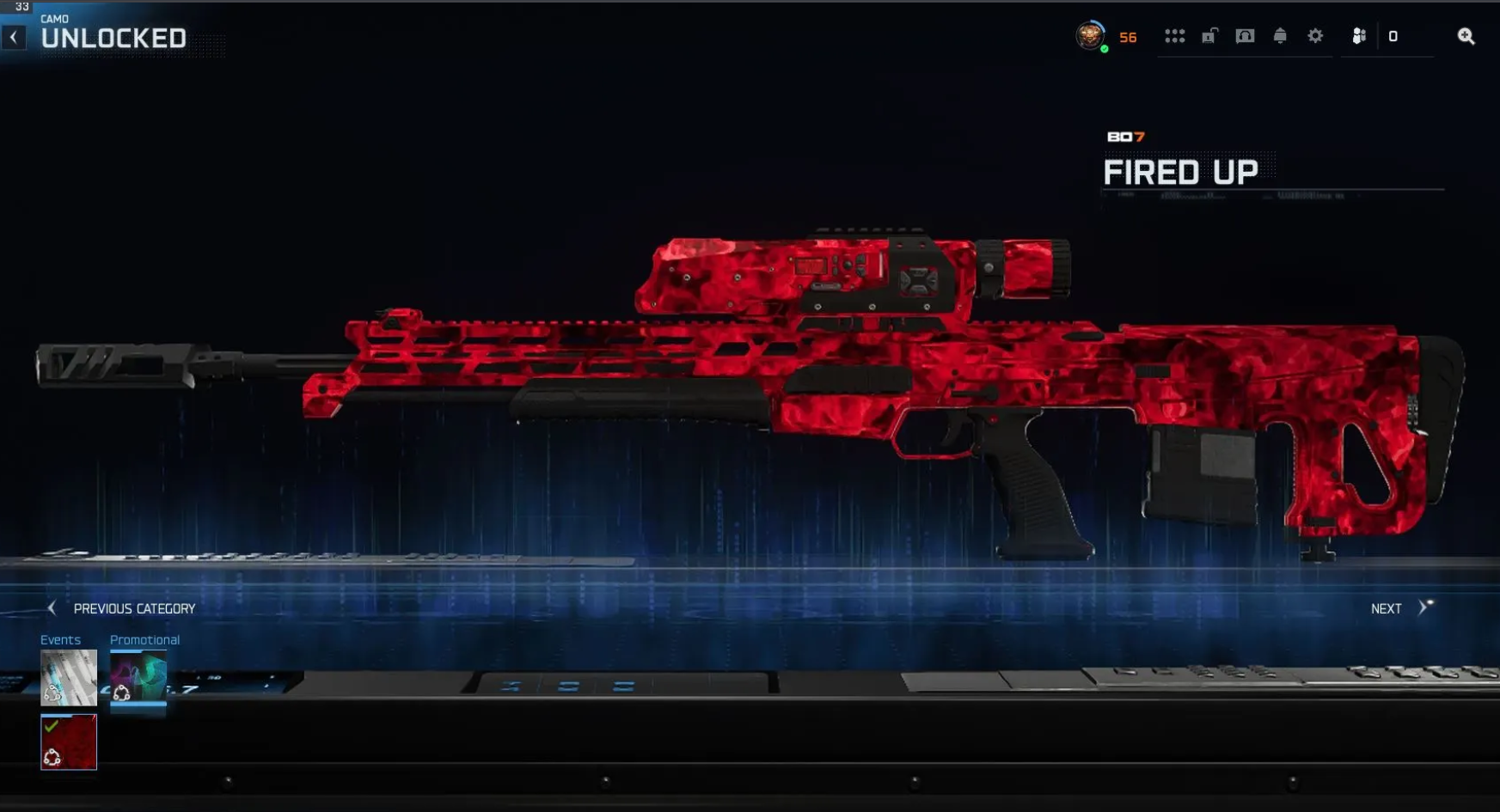Open the apps grid icon
This screenshot has height=812, width=1500.
(x=1176, y=36)
